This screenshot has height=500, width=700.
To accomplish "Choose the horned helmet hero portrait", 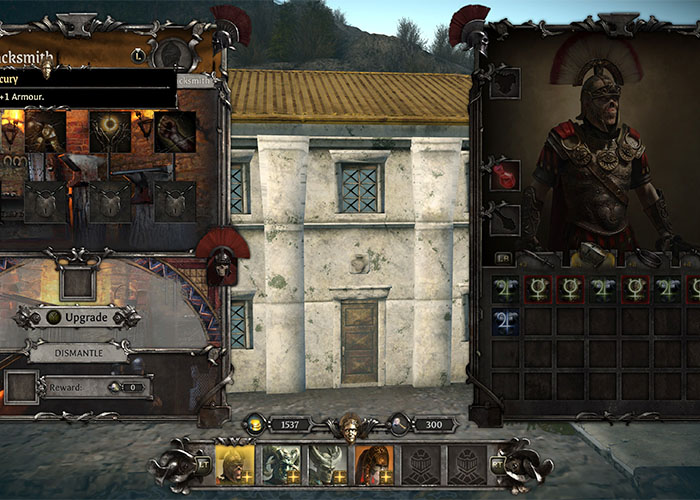I will (x=281, y=464).
